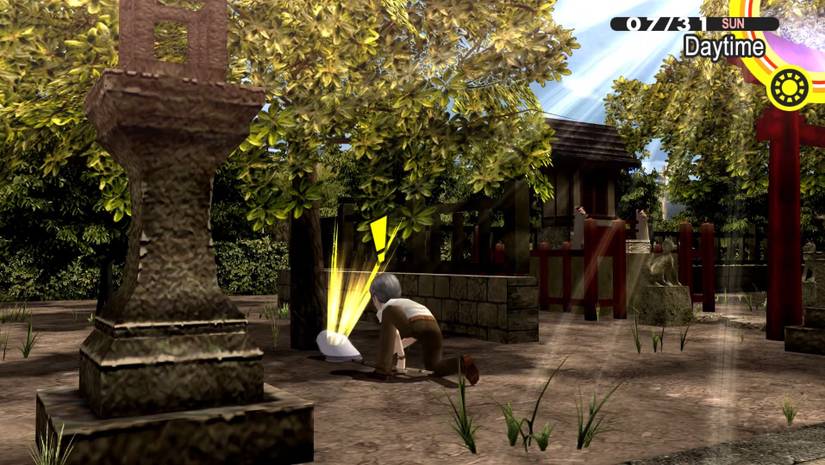Click the sunny weather forecast icon
The width and height of the screenshot is (825, 465).
[789, 88]
